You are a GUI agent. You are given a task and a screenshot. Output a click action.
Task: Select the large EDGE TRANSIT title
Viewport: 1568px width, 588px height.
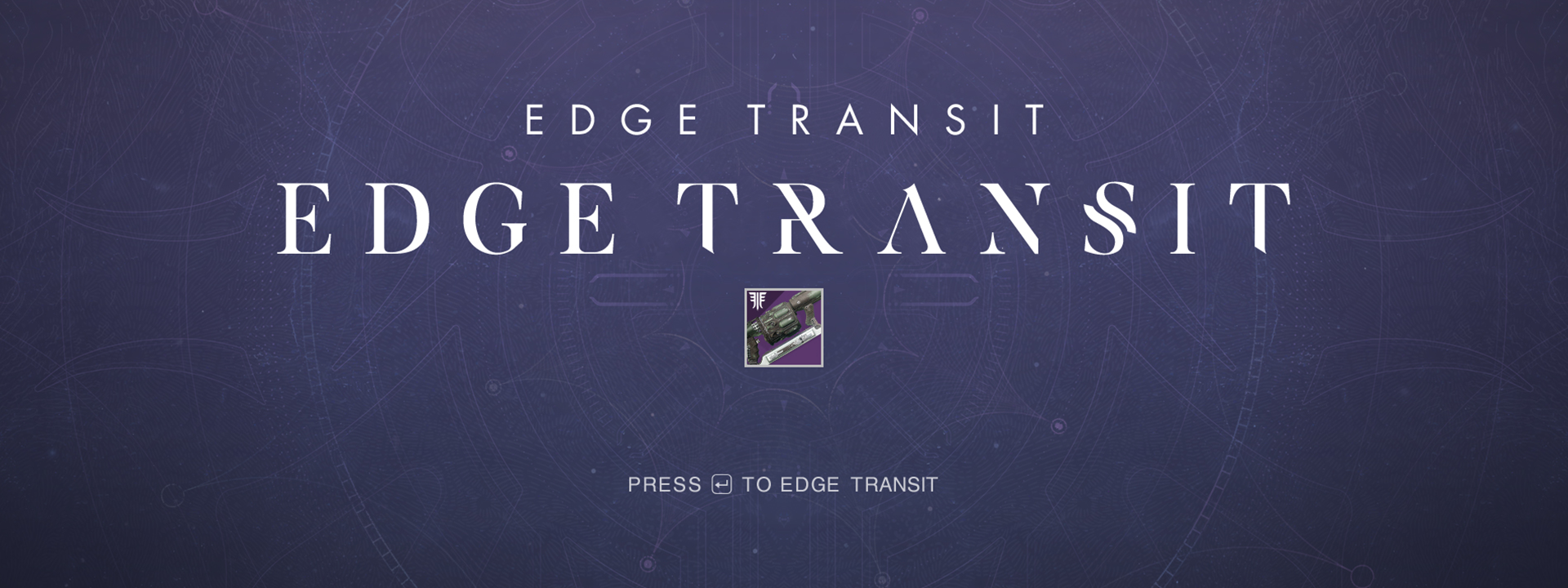[784, 216]
